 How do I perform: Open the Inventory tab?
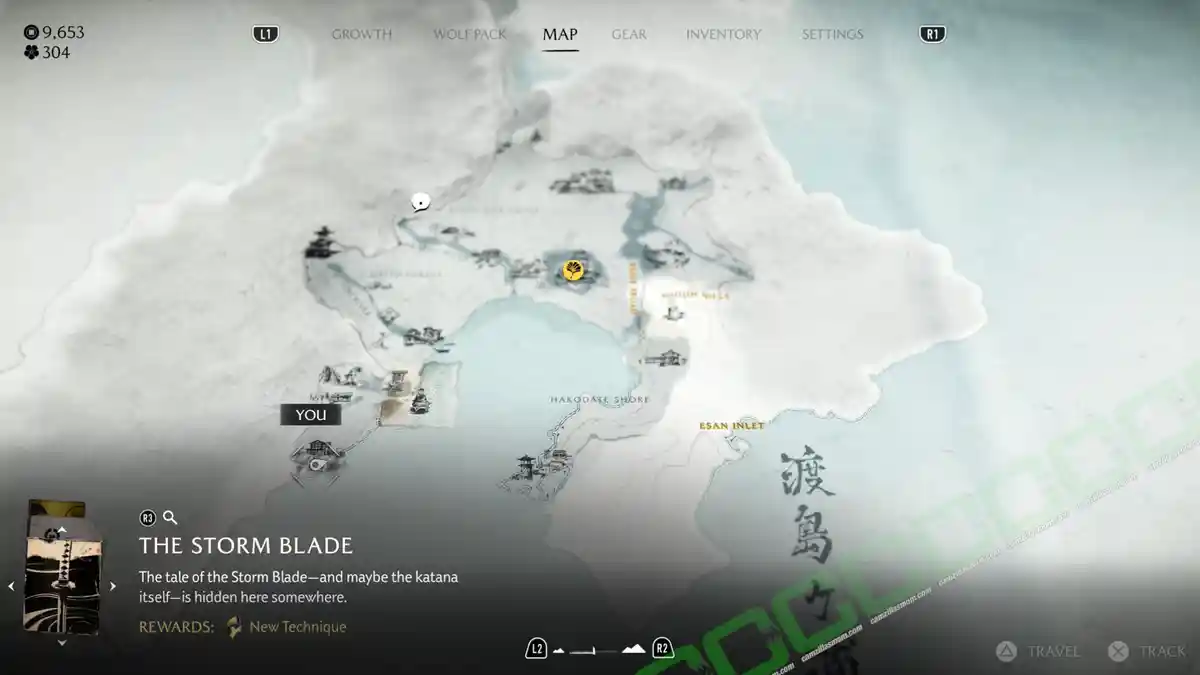tap(723, 34)
